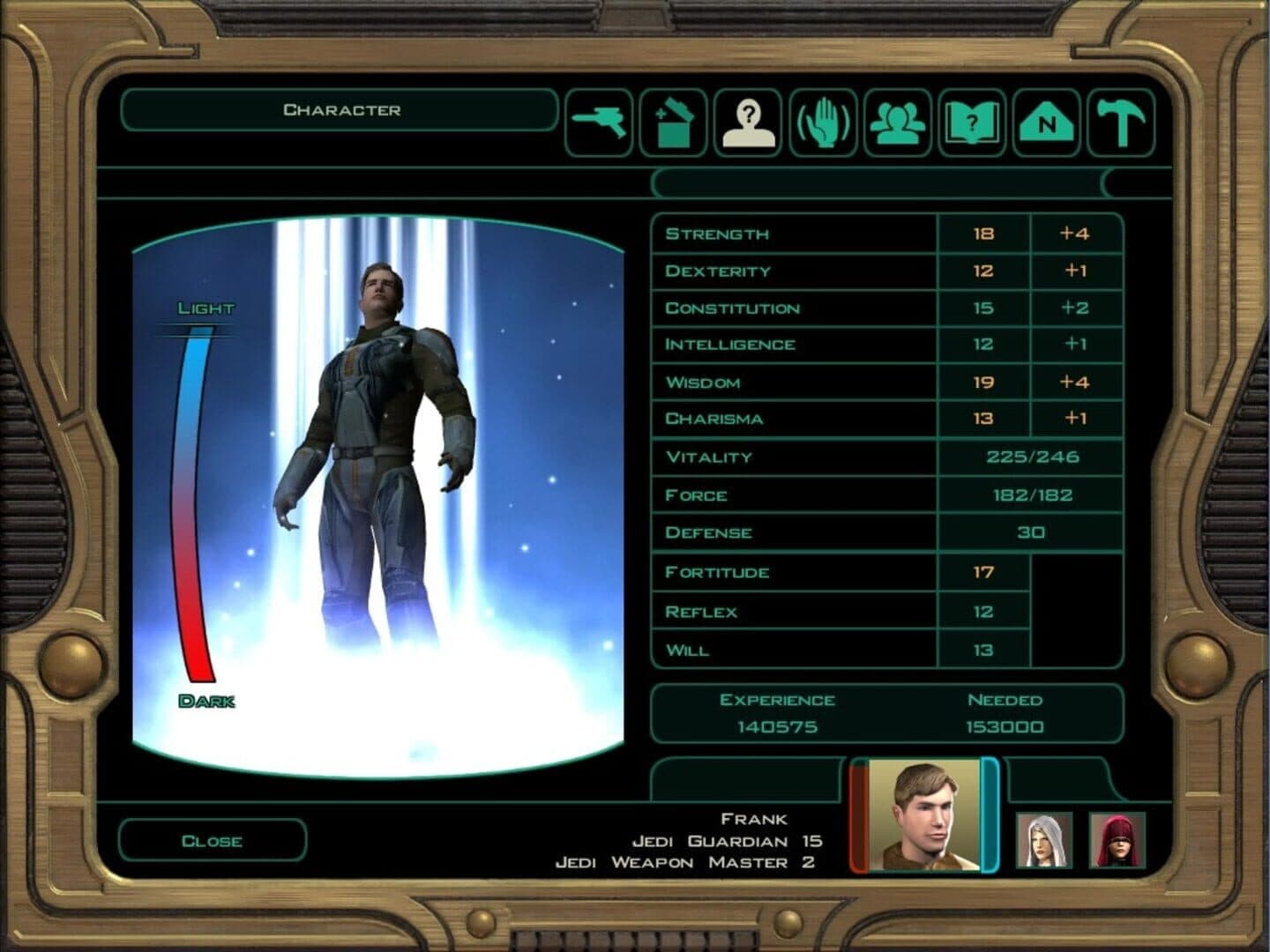The width and height of the screenshot is (1270, 952).
Task: Open the Options screen via hammer icon
Action: [x=1119, y=123]
